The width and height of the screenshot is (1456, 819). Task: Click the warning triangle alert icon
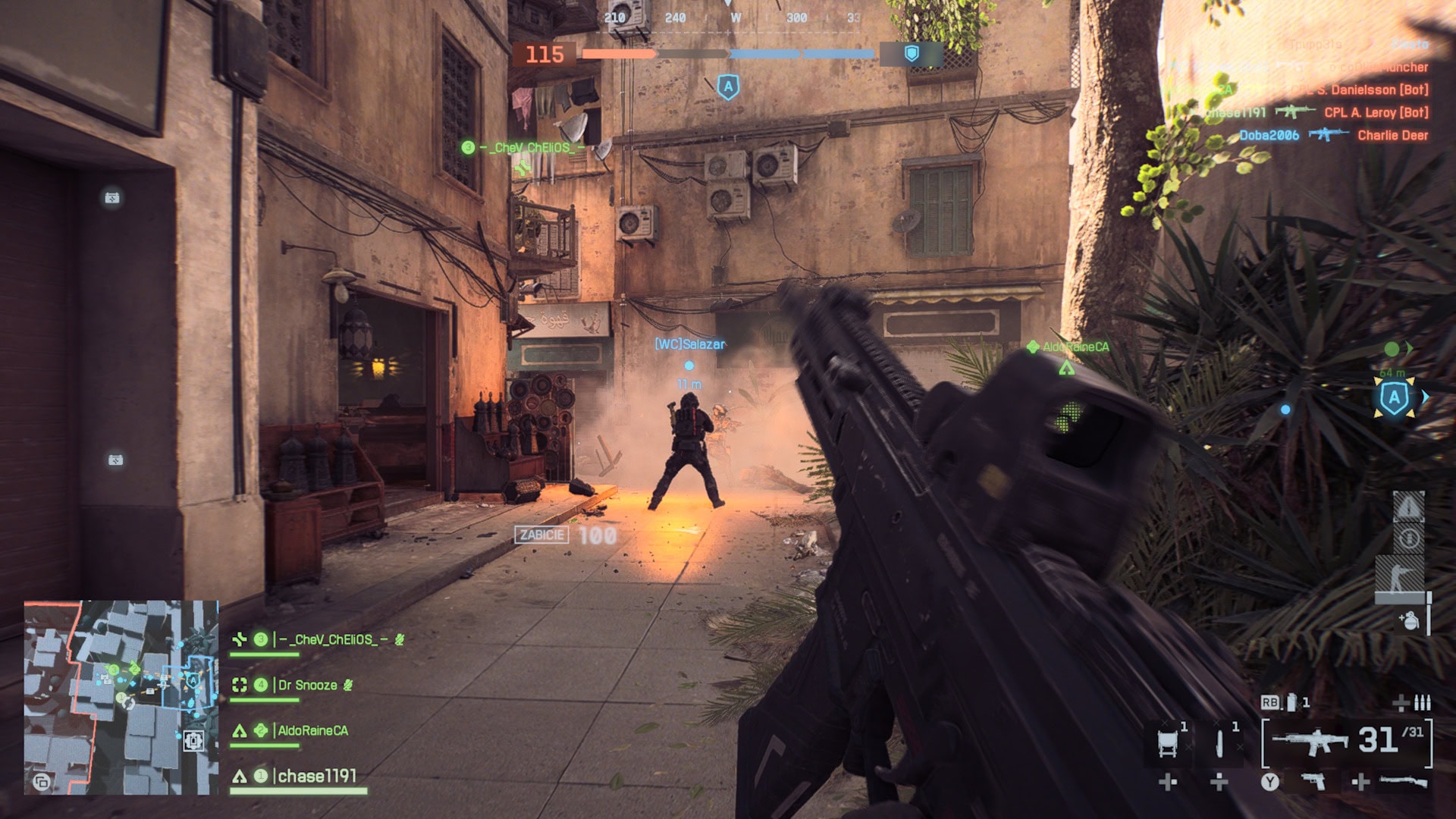pyautogui.click(x=1408, y=506)
